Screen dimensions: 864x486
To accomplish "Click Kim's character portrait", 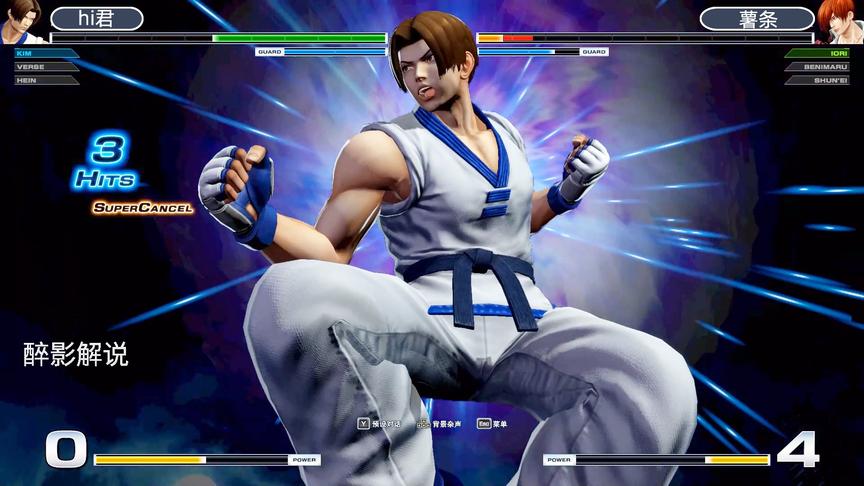I will (22, 20).
